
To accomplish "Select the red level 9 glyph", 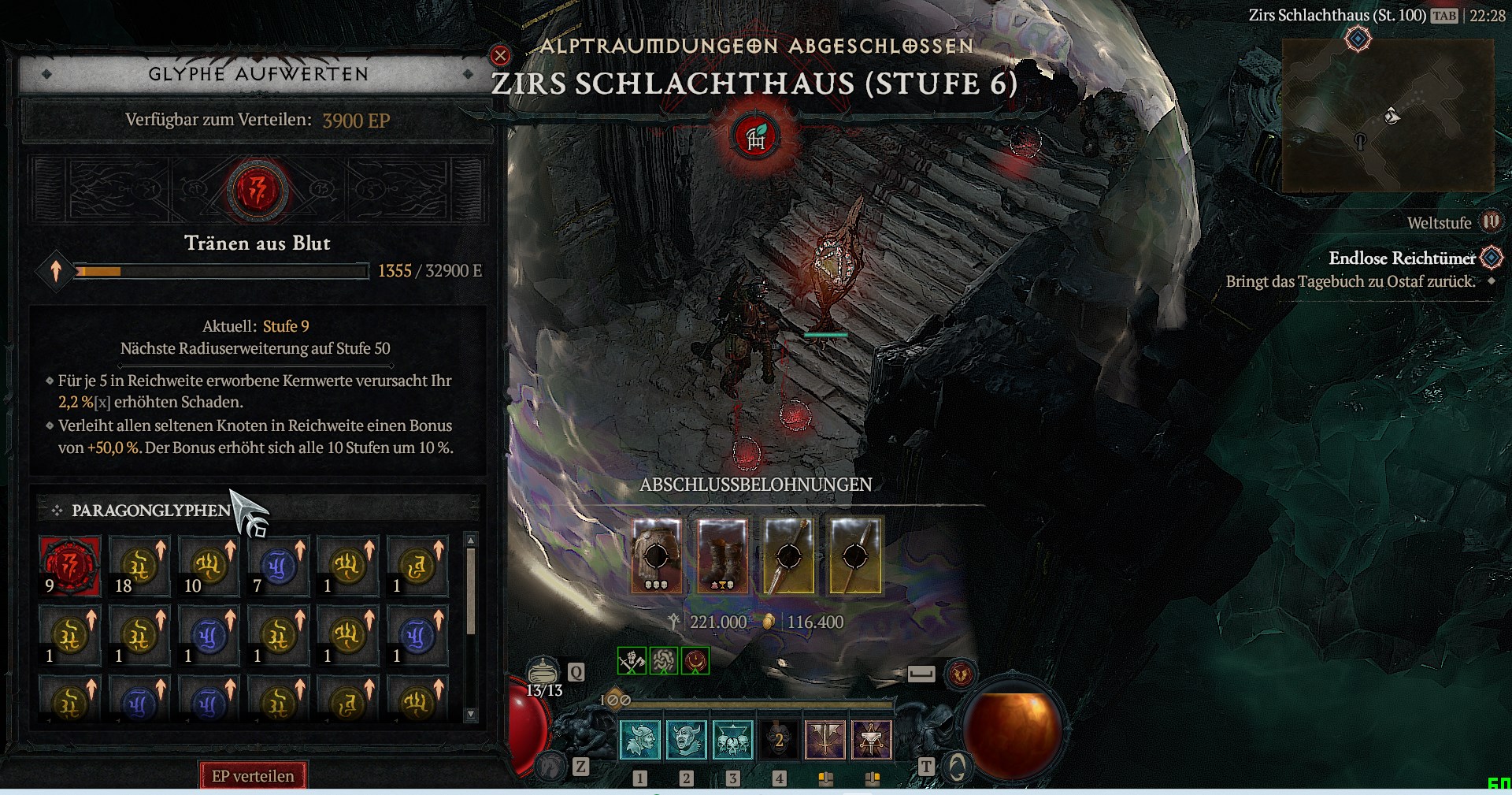I will pyautogui.click(x=70, y=565).
